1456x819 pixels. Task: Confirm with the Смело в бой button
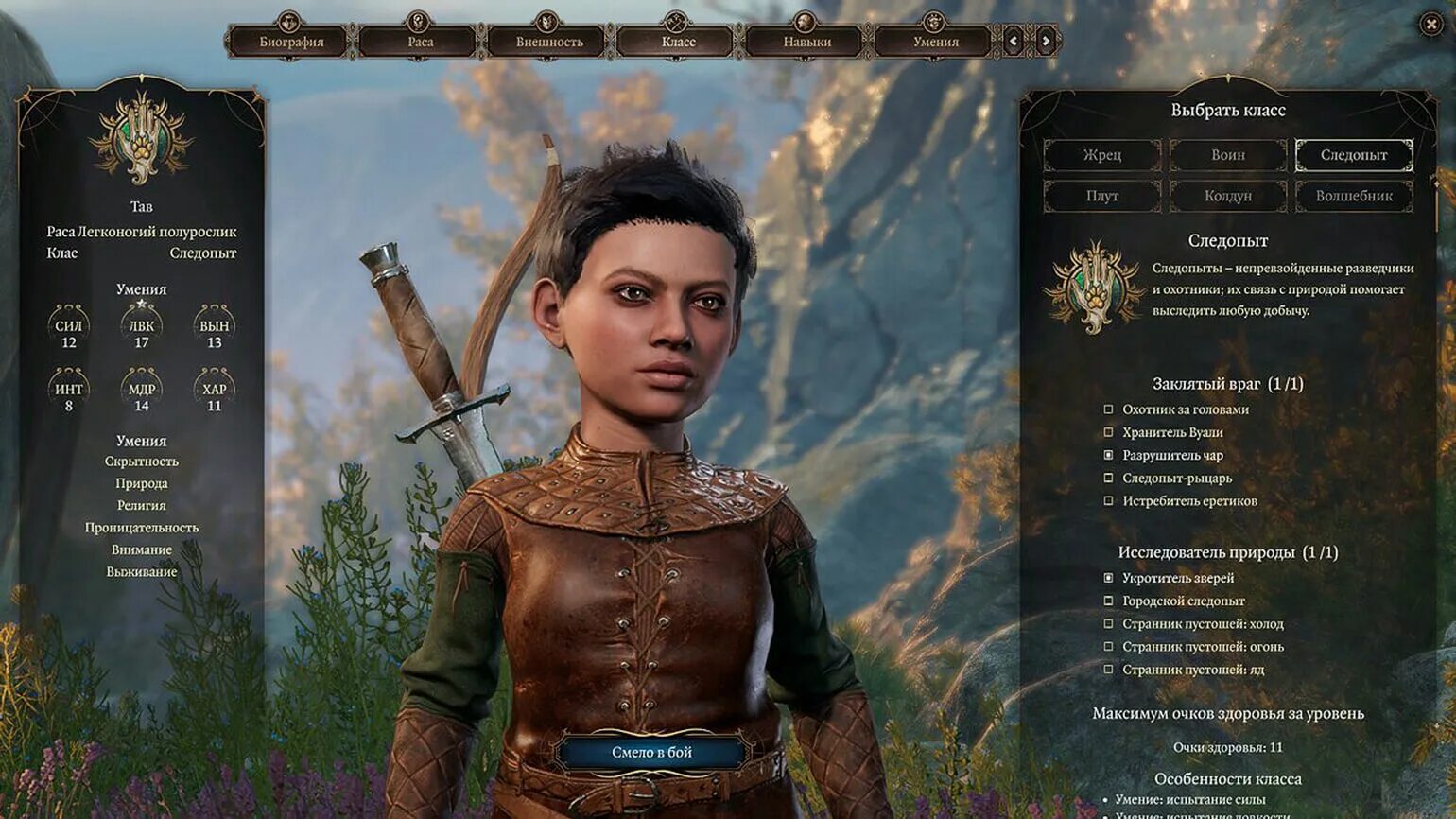[651, 753]
